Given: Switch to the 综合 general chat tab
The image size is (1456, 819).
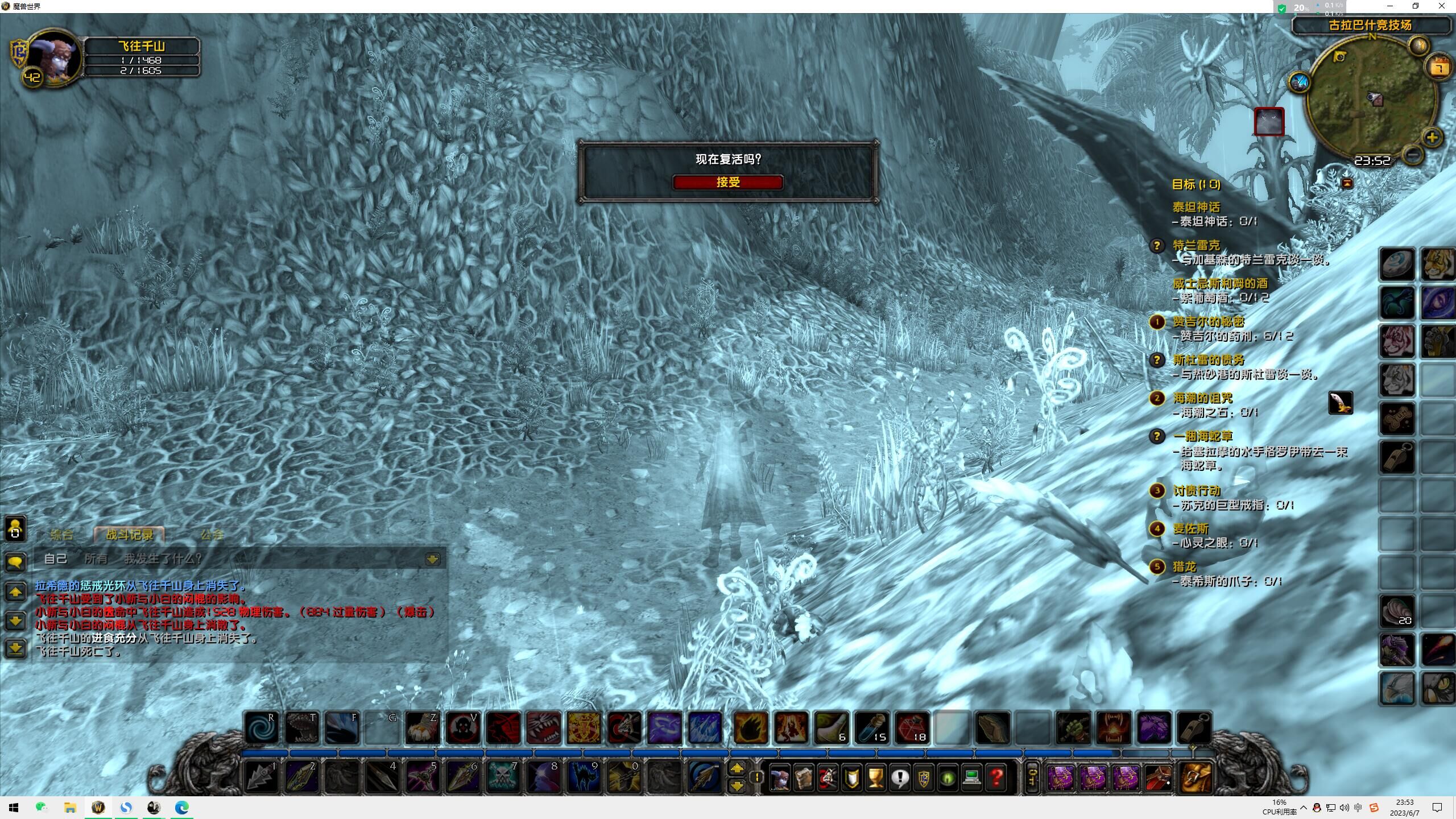Looking at the screenshot, I should tap(62, 535).
